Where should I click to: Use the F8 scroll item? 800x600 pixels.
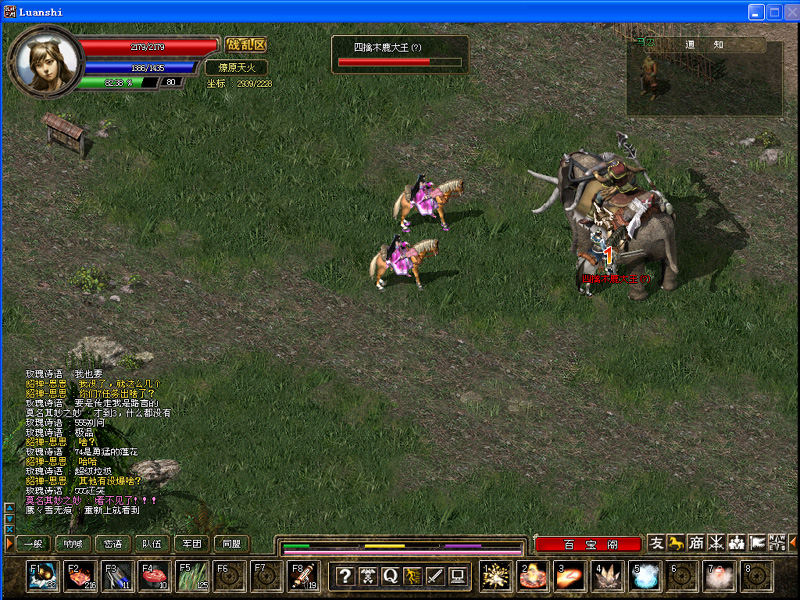(304, 576)
